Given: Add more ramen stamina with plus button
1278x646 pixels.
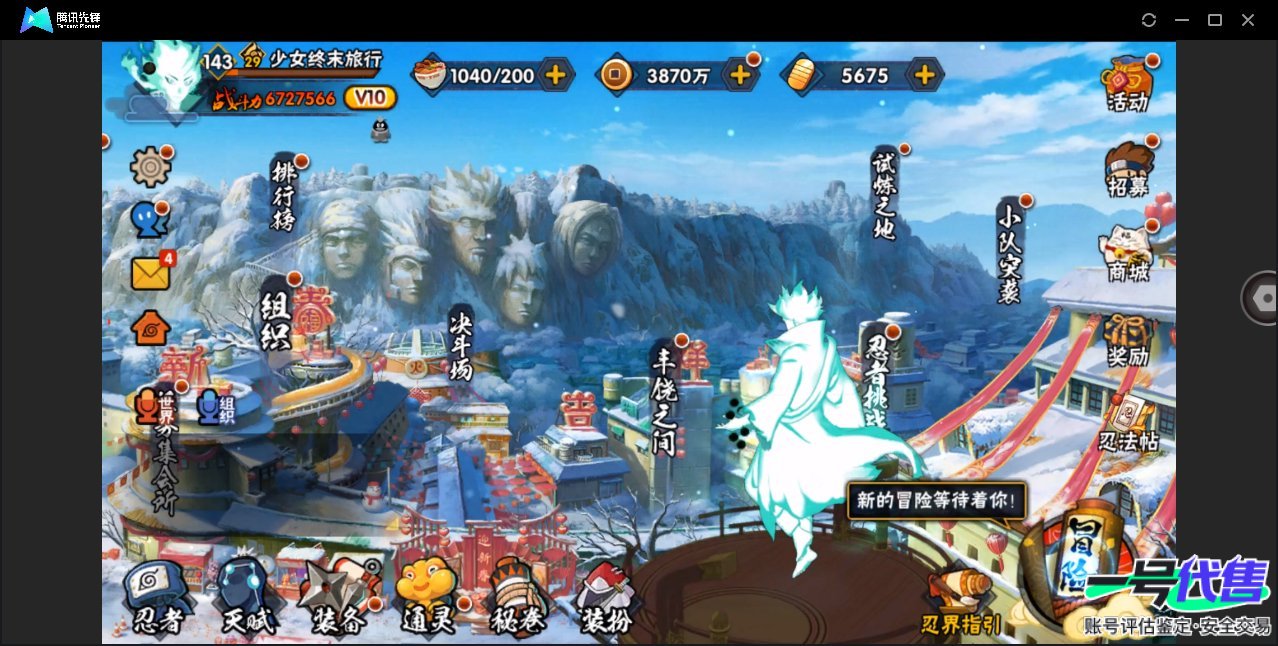Looking at the screenshot, I should point(555,74).
